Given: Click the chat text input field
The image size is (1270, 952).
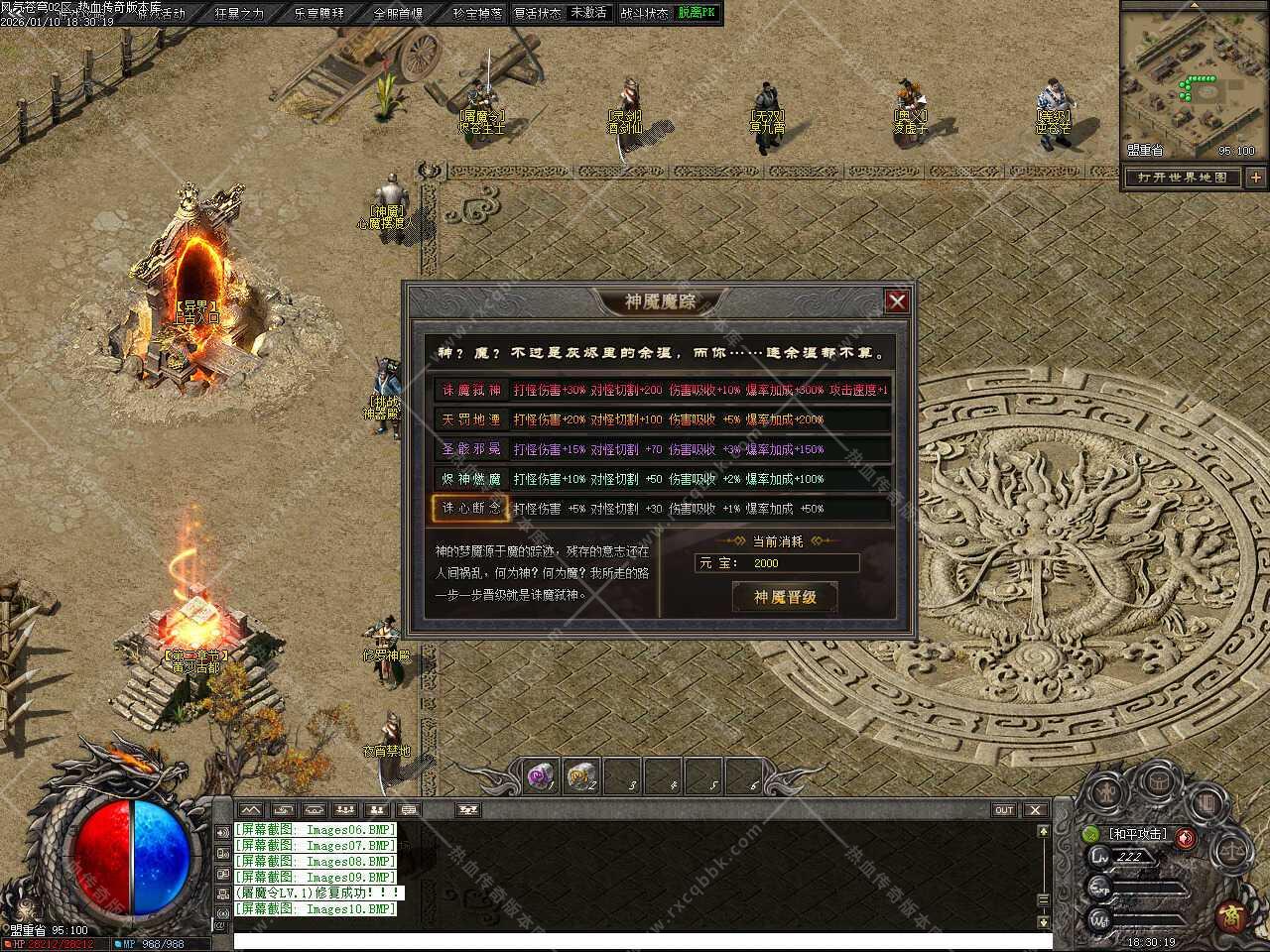Looking at the screenshot, I should tap(635, 940).
